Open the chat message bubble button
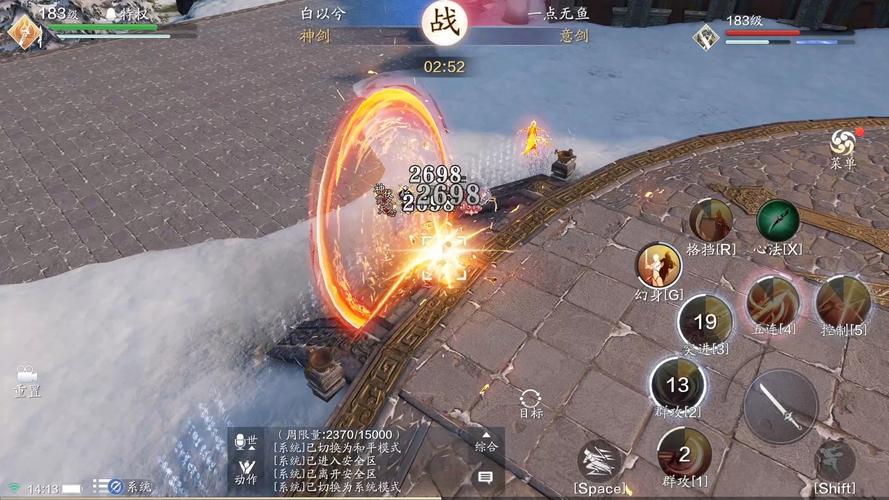The image size is (889, 500). click(486, 478)
